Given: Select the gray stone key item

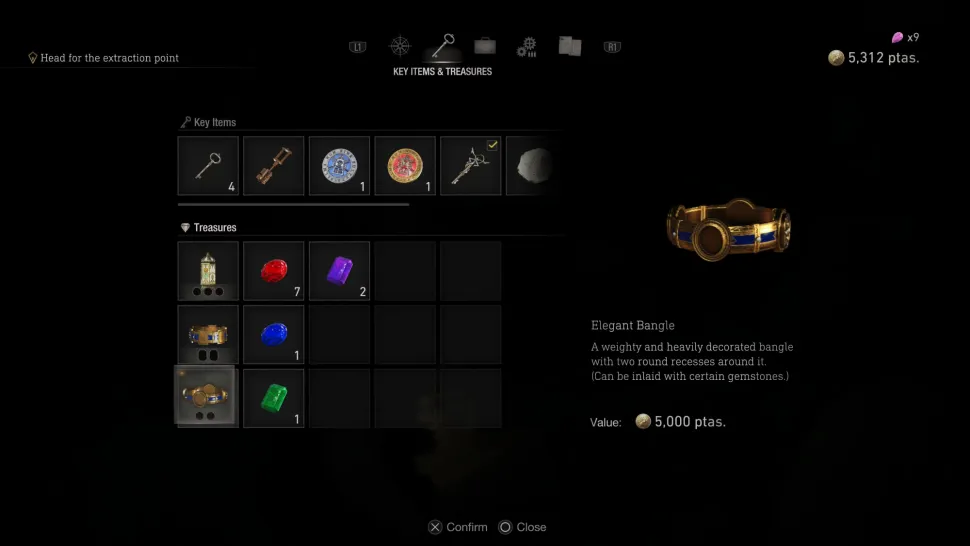Looking at the screenshot, I should [x=530, y=166].
